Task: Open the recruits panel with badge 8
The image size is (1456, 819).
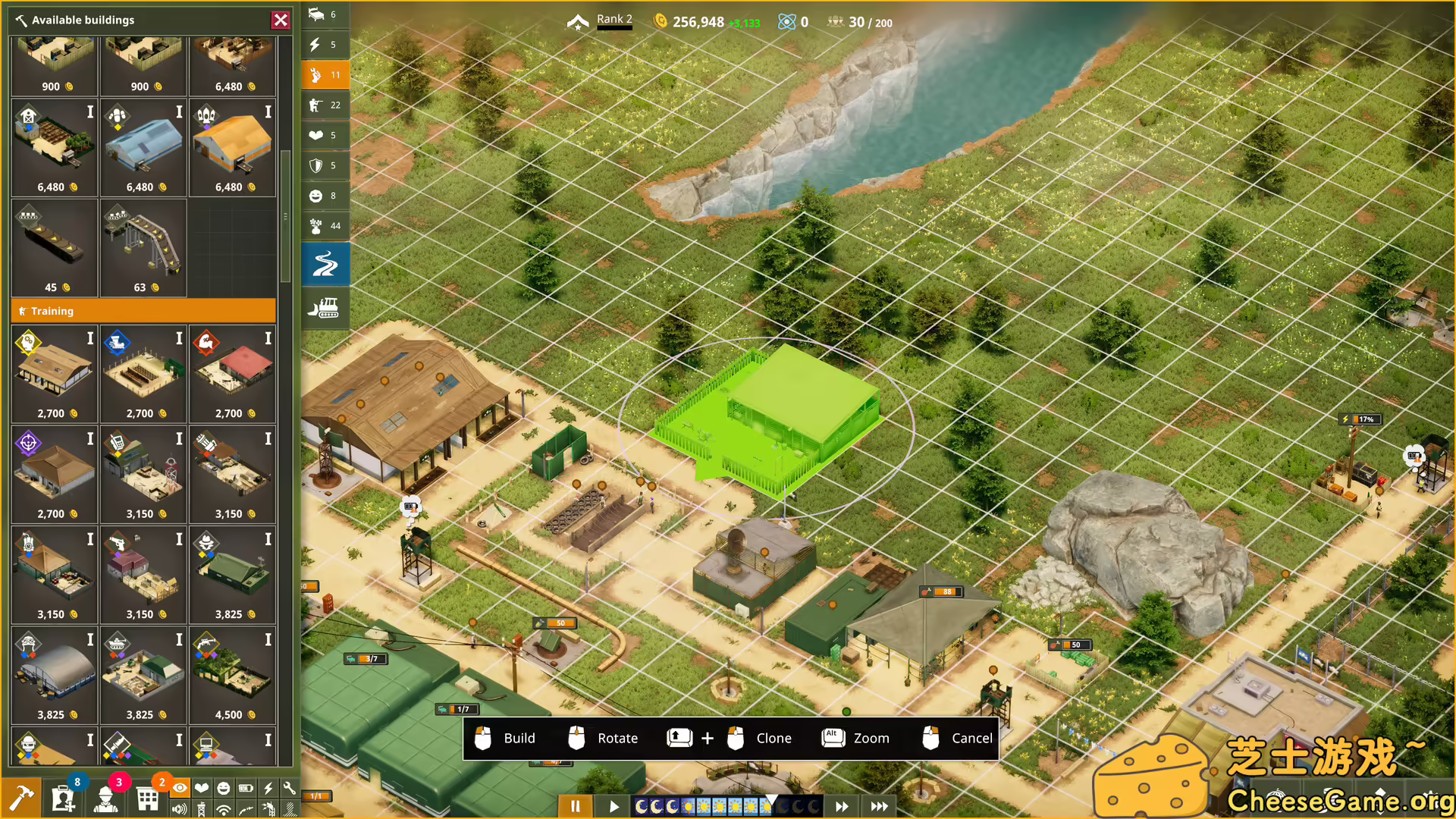Action: pyautogui.click(x=63, y=798)
